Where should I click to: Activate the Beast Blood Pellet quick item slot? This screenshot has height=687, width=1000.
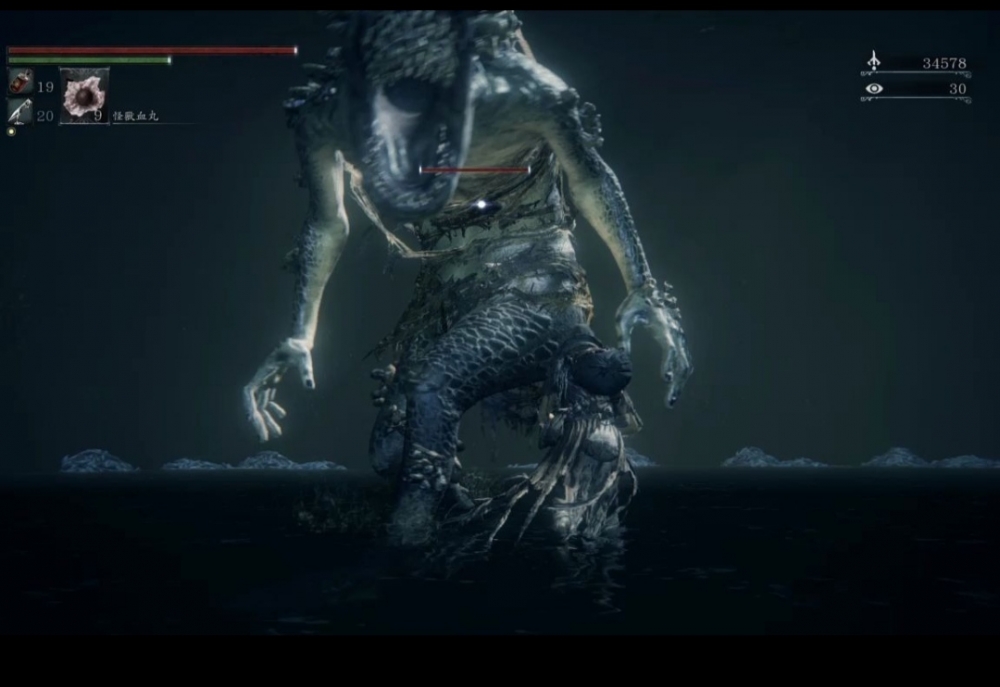[x=84, y=96]
